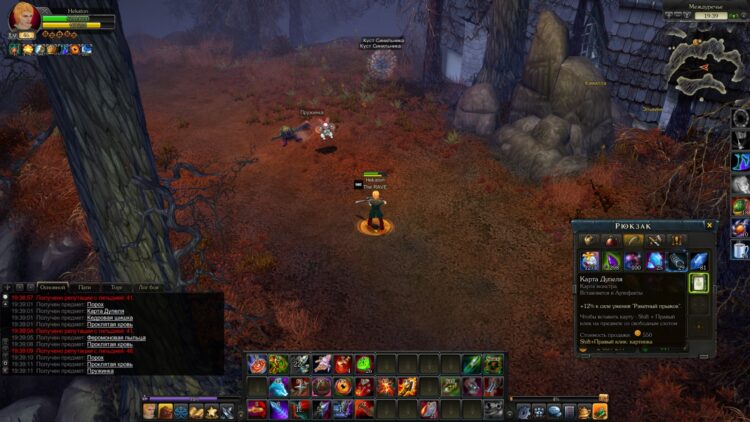Click the Кедровая шишка link in chat
Screen dimensions: 750x422
pyautogui.click(x=110, y=318)
